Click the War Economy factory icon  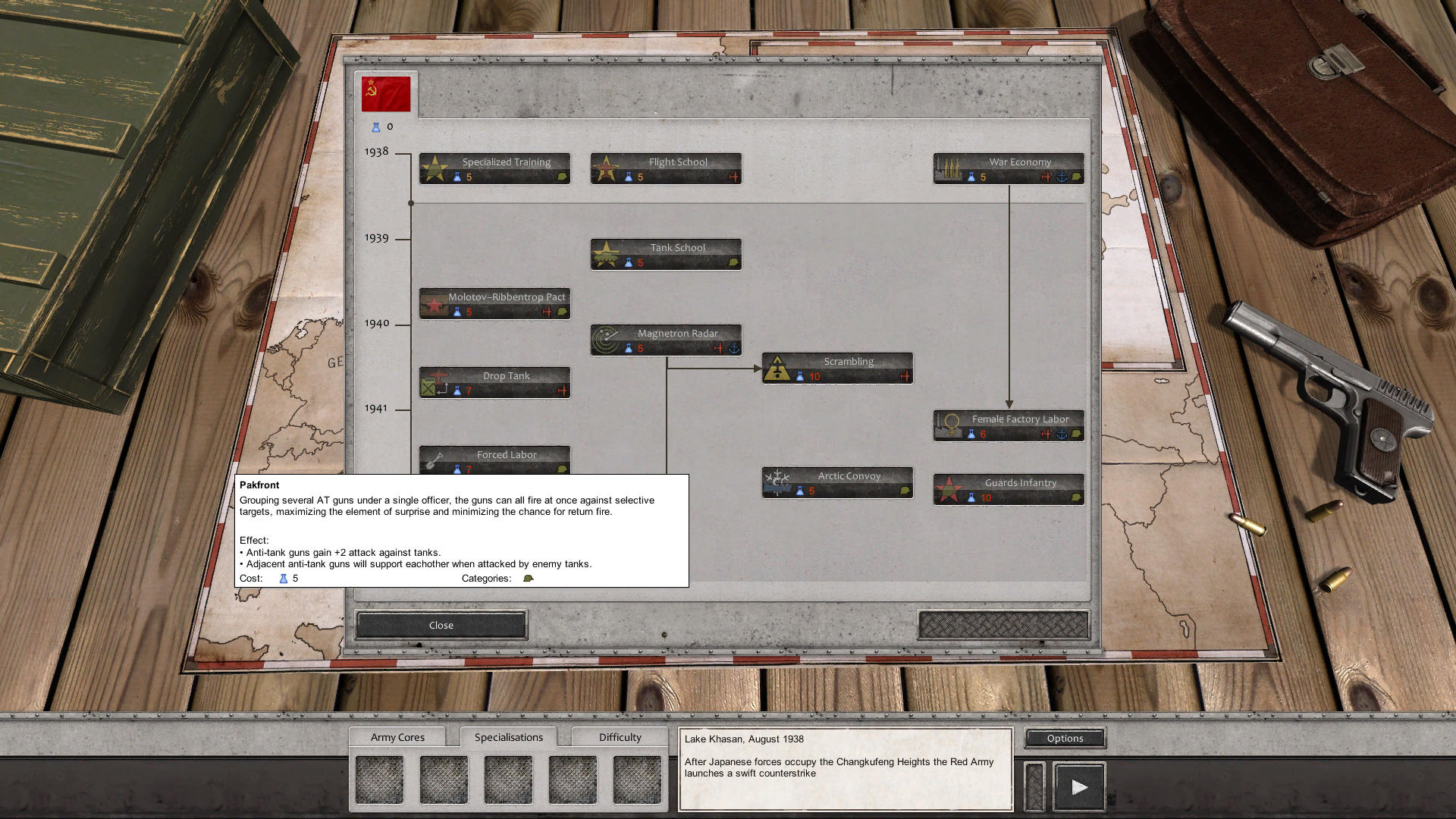pyautogui.click(x=949, y=167)
